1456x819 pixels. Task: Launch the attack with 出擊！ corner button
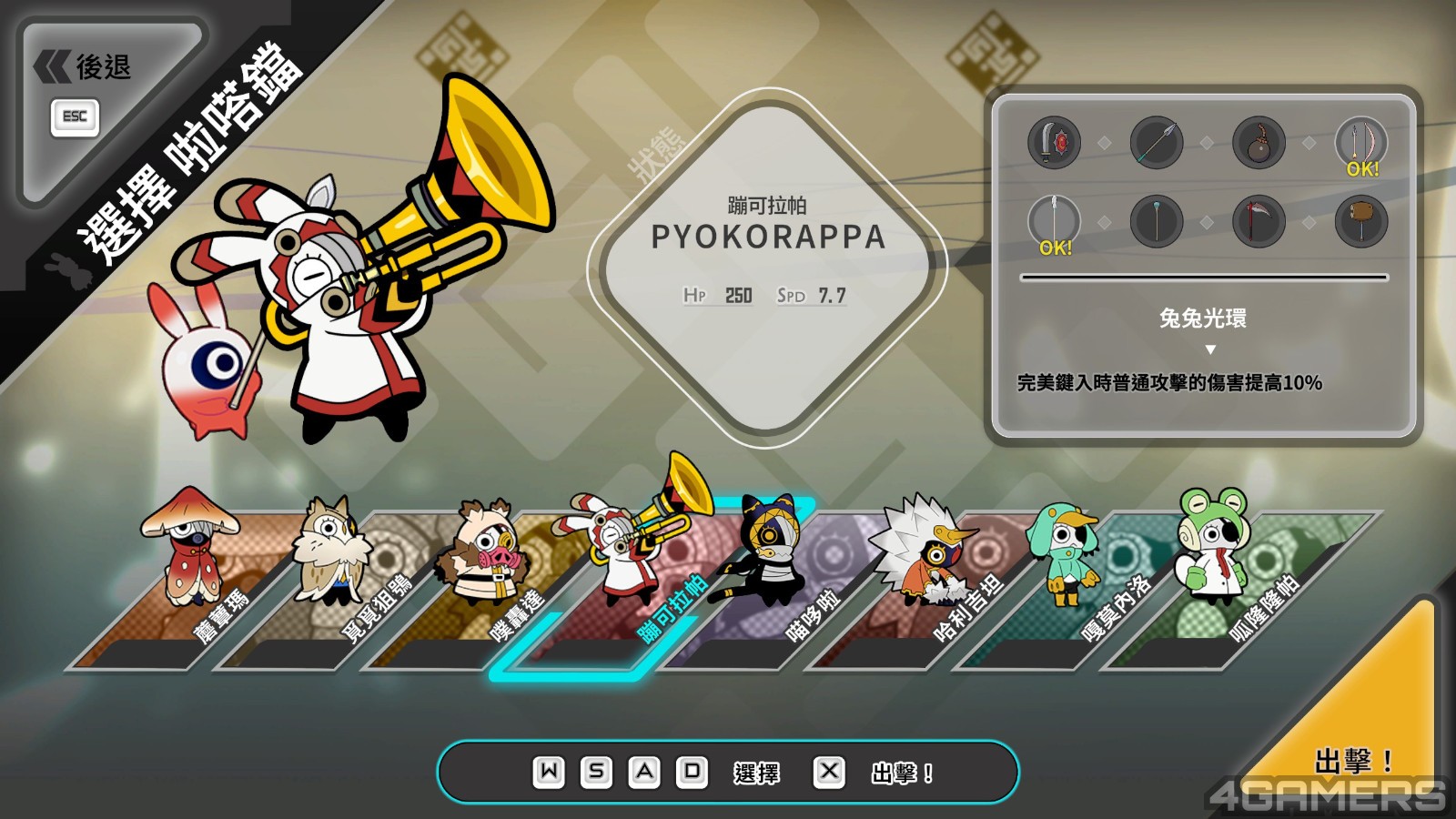[x=1353, y=760]
